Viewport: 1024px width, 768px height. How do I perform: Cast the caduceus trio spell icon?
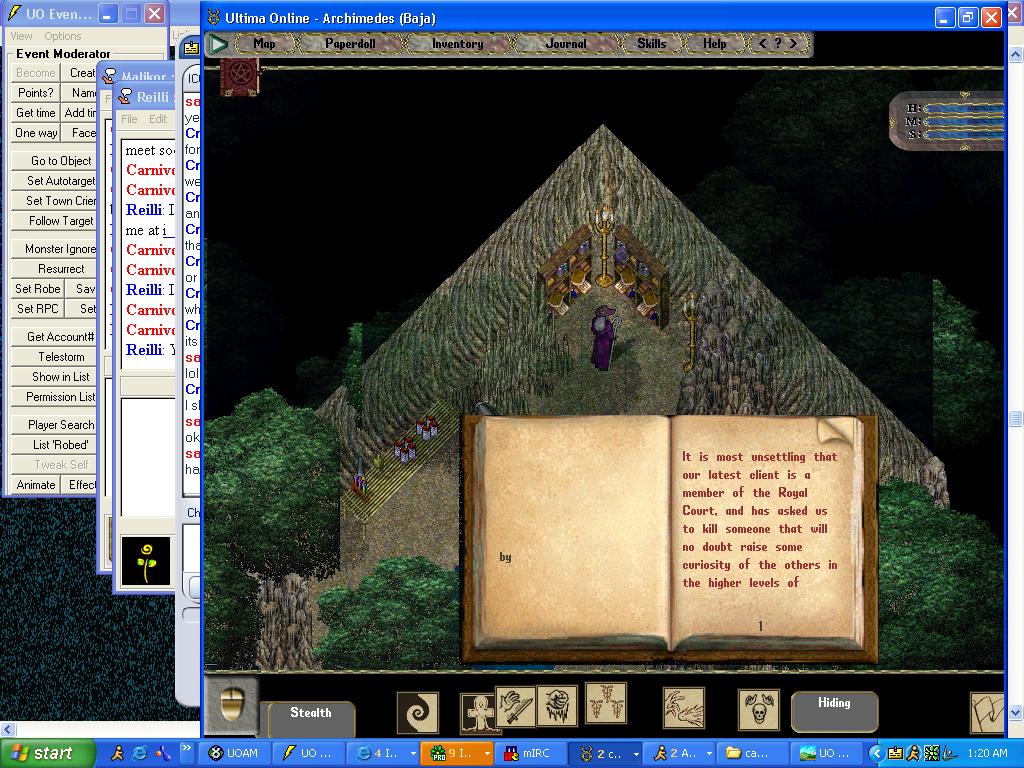(x=606, y=703)
